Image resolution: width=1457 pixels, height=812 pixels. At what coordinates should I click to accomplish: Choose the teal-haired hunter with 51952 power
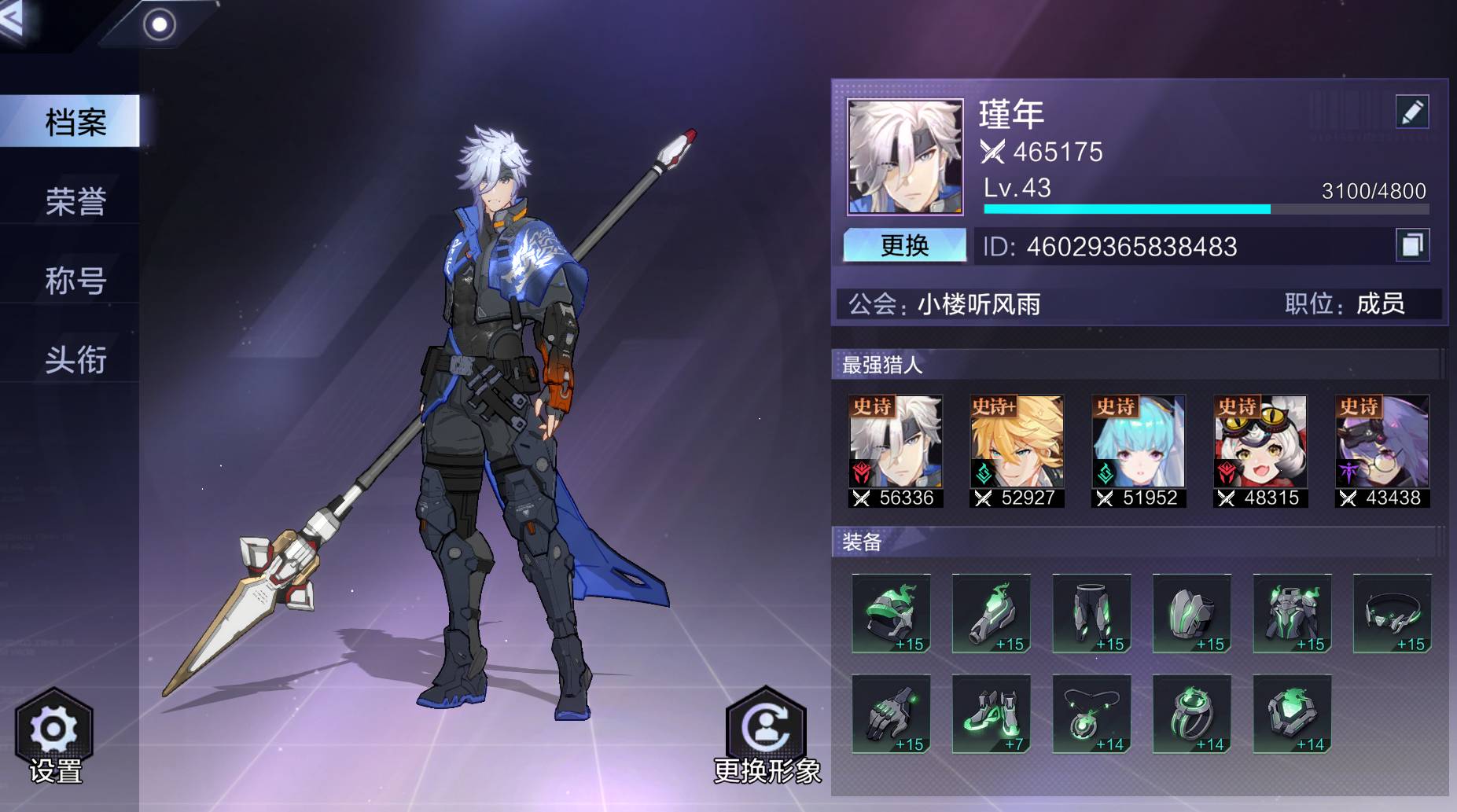(x=1139, y=450)
